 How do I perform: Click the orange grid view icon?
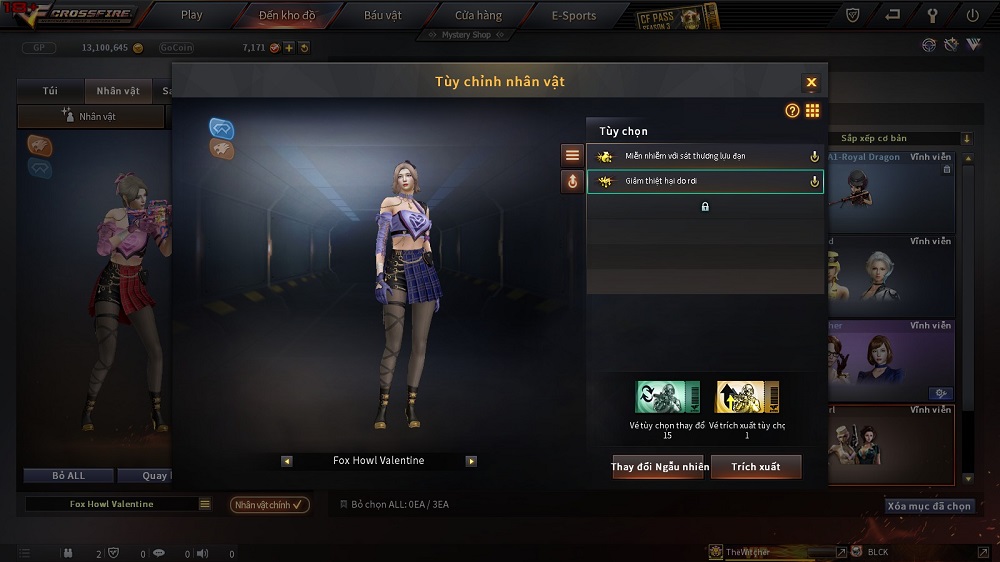point(812,111)
